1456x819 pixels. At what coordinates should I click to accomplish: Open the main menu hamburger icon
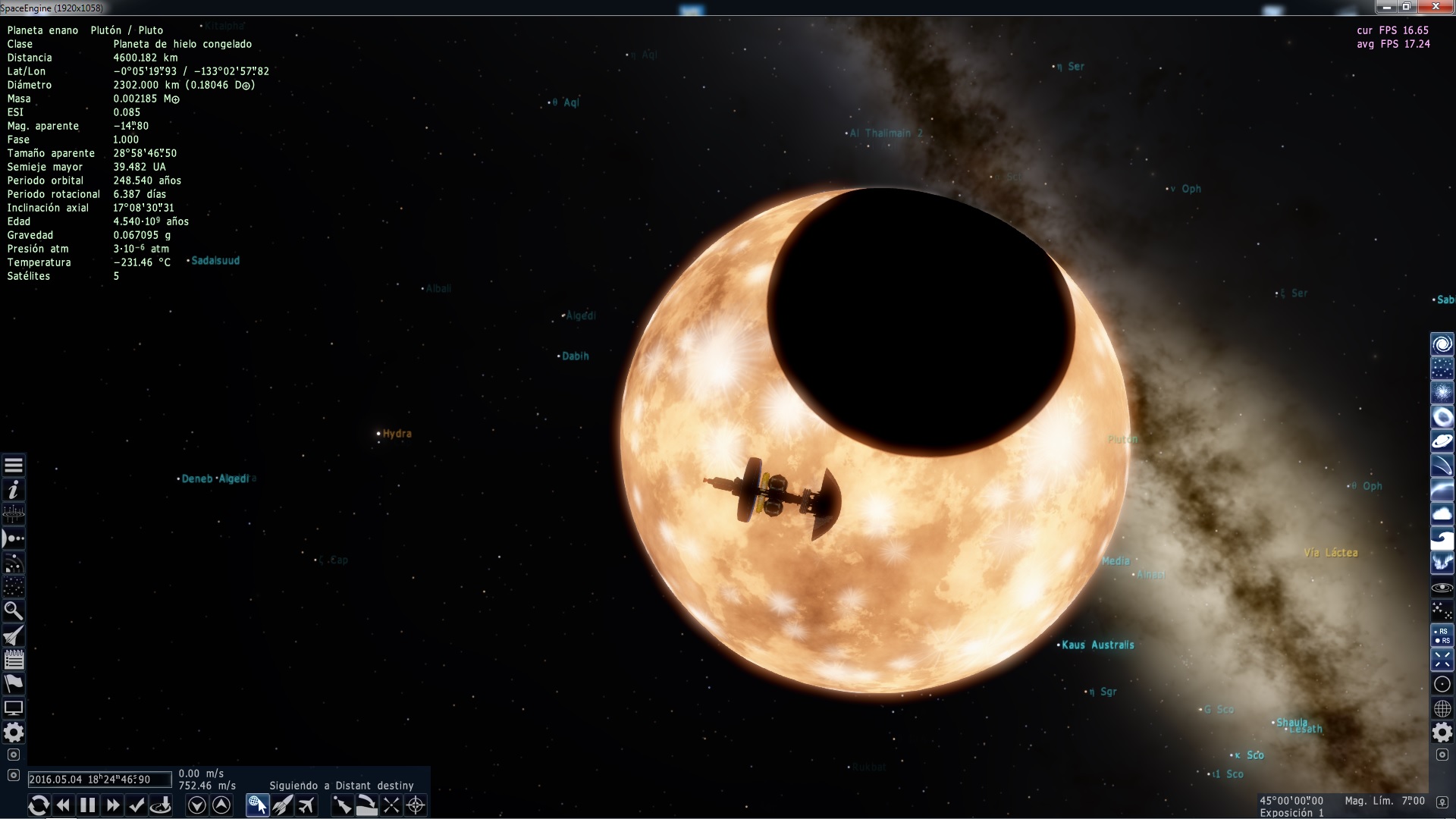[14, 466]
